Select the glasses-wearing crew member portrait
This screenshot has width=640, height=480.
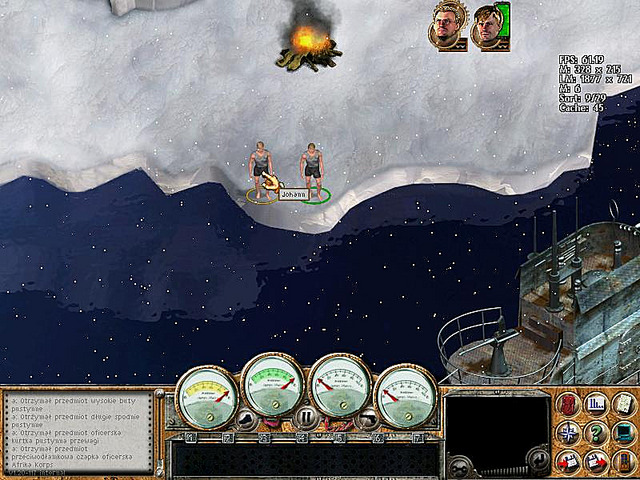pos(447,24)
